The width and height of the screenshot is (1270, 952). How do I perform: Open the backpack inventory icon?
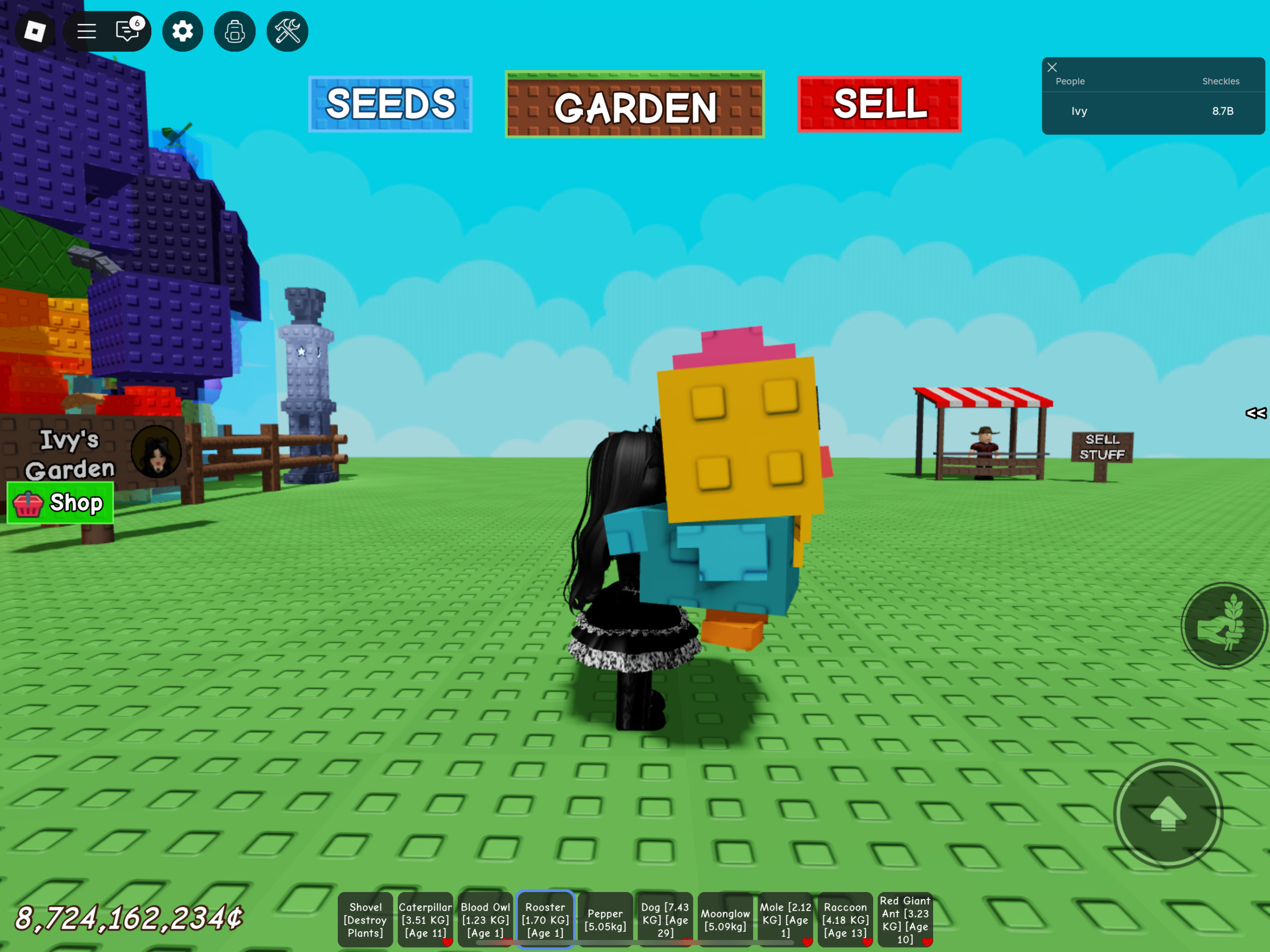(x=235, y=31)
